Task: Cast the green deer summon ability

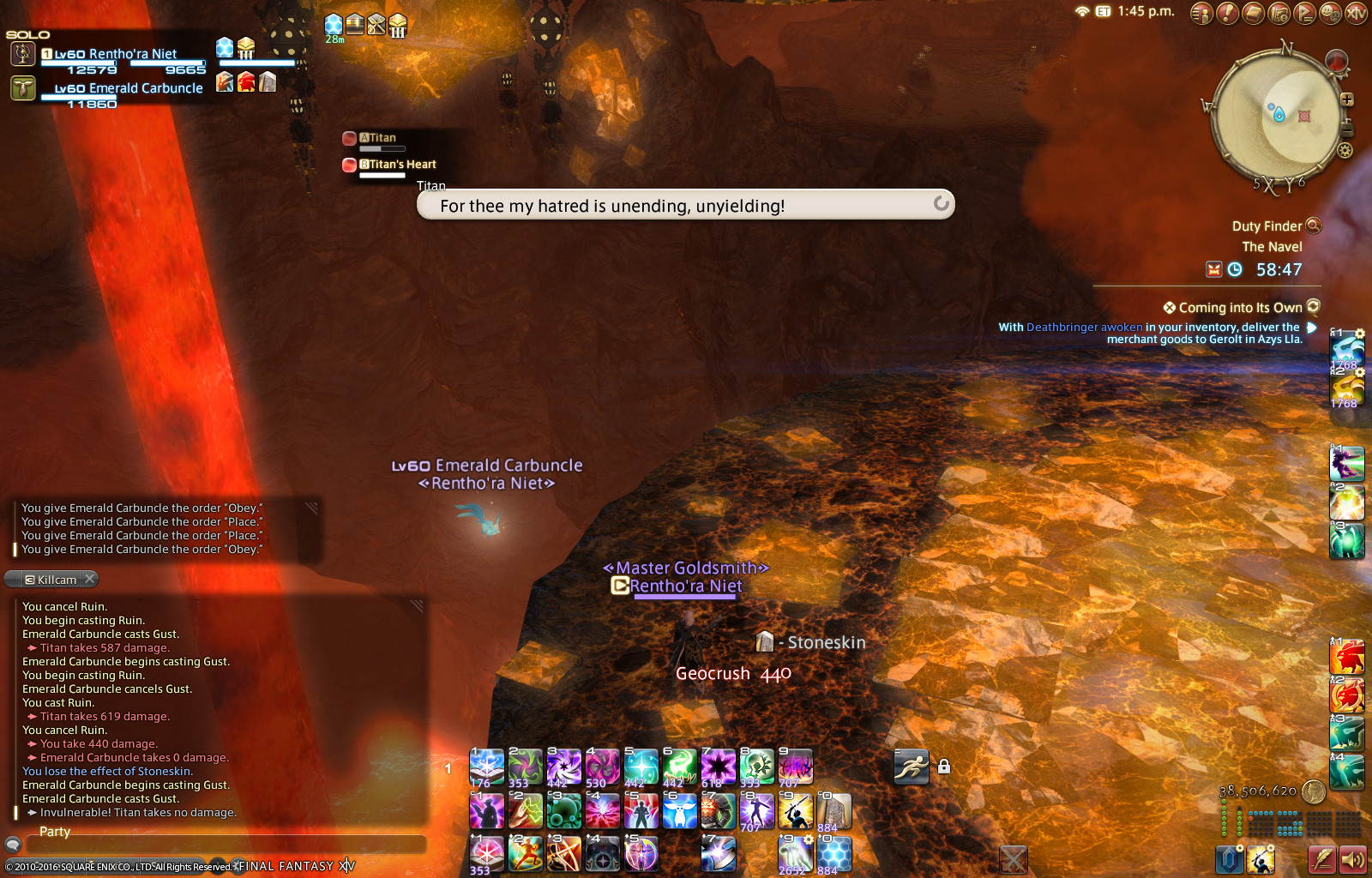Action: [x=679, y=766]
